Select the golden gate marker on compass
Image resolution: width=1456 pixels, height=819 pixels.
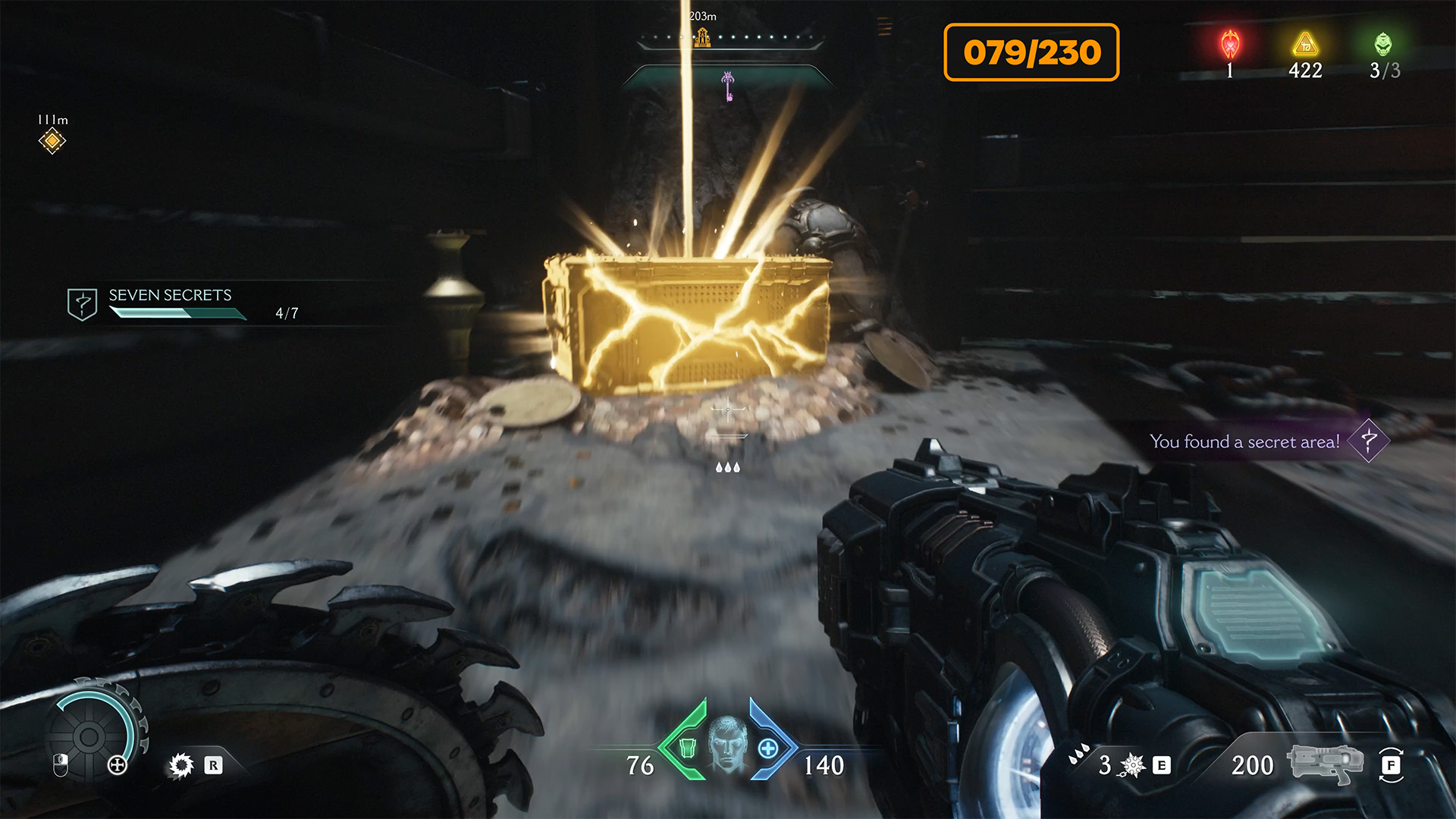click(703, 36)
